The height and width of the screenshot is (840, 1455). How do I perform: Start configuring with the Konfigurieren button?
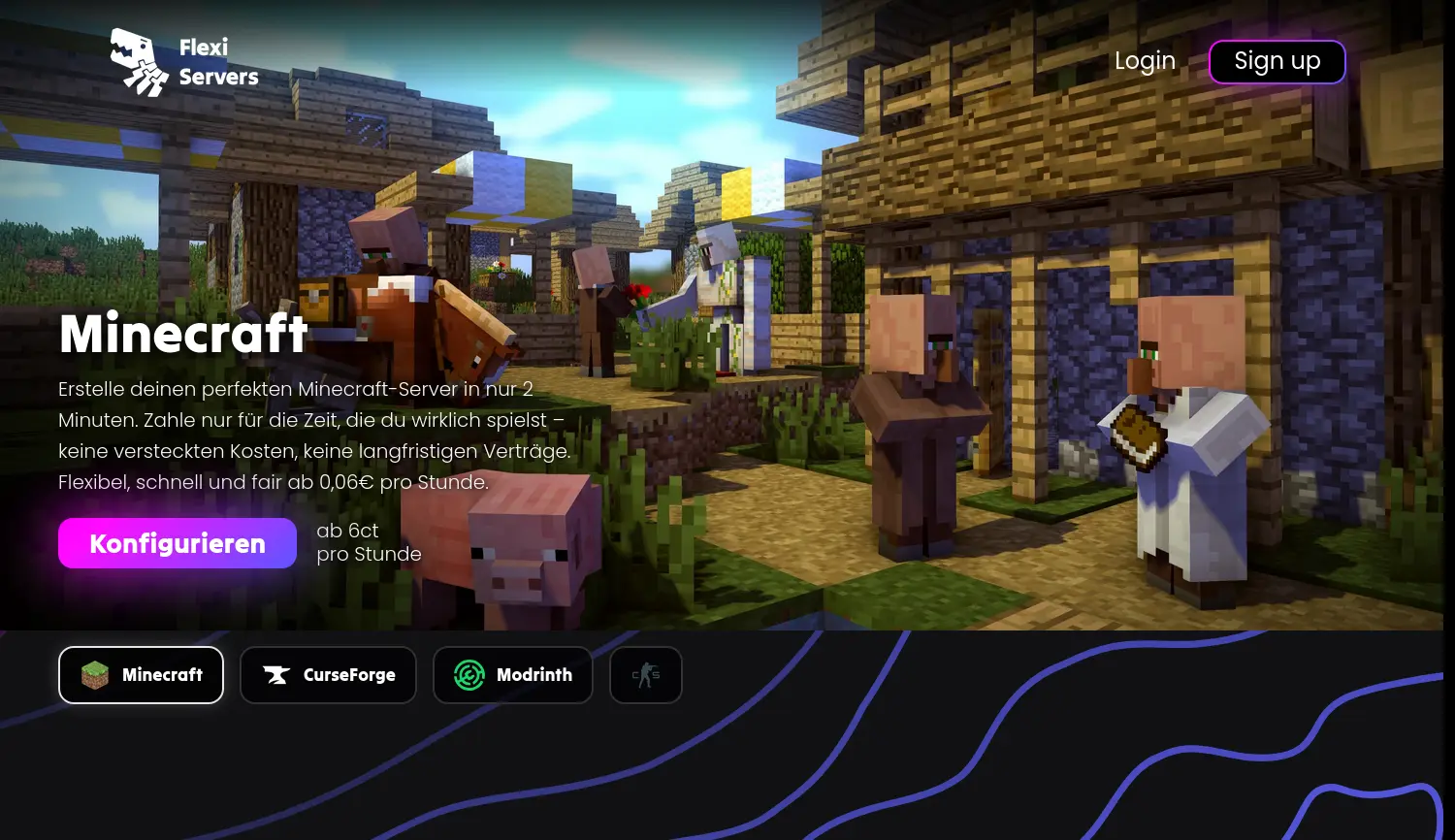coord(178,543)
